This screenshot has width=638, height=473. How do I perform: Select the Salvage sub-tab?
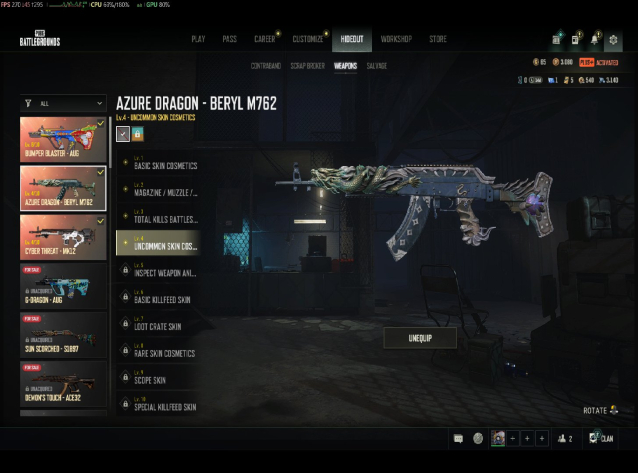[377, 66]
